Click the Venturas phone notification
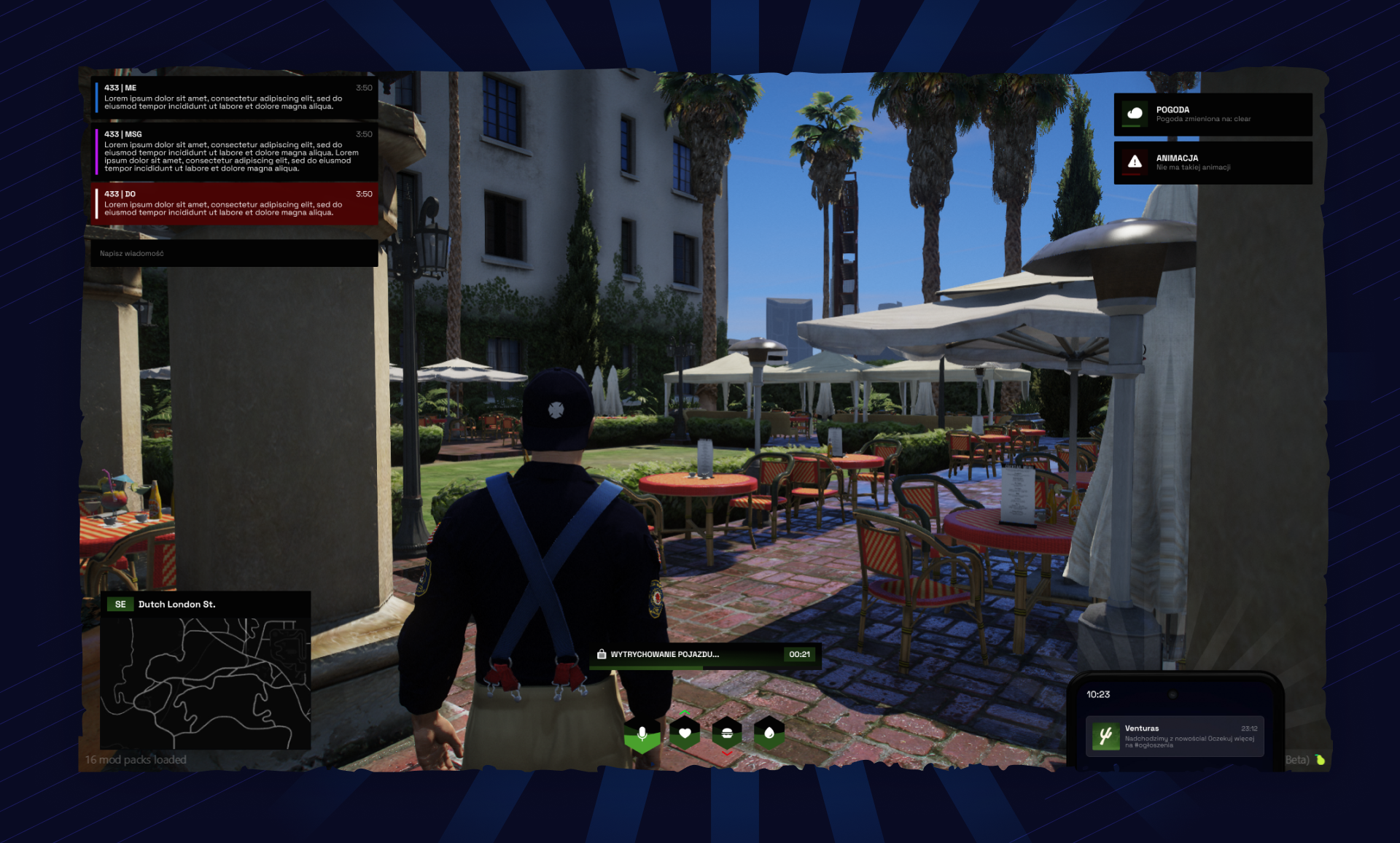Viewport: 1400px width, 843px height. pyautogui.click(x=1174, y=737)
